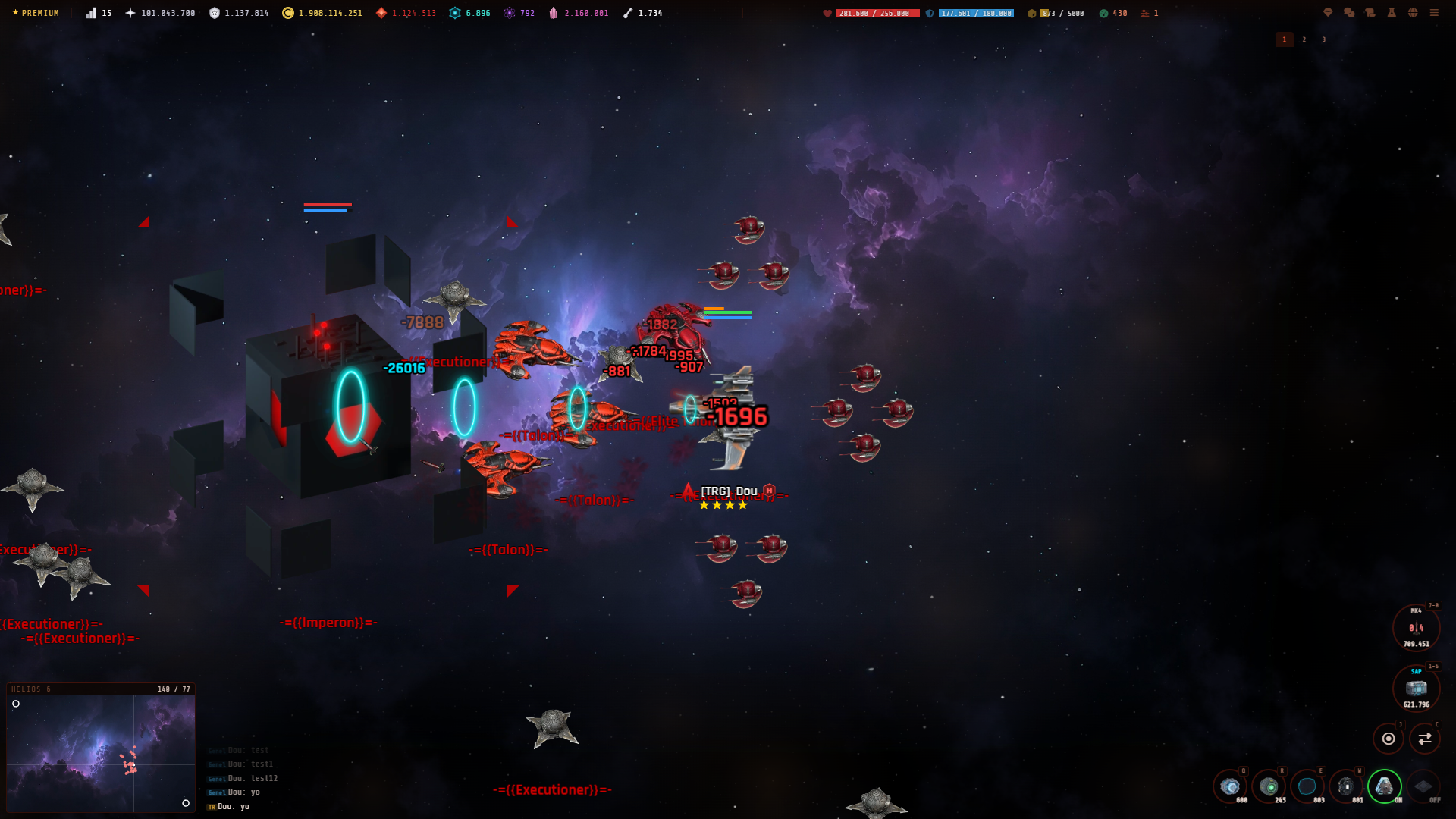Click the SAP ability icon on right

pos(1417,689)
